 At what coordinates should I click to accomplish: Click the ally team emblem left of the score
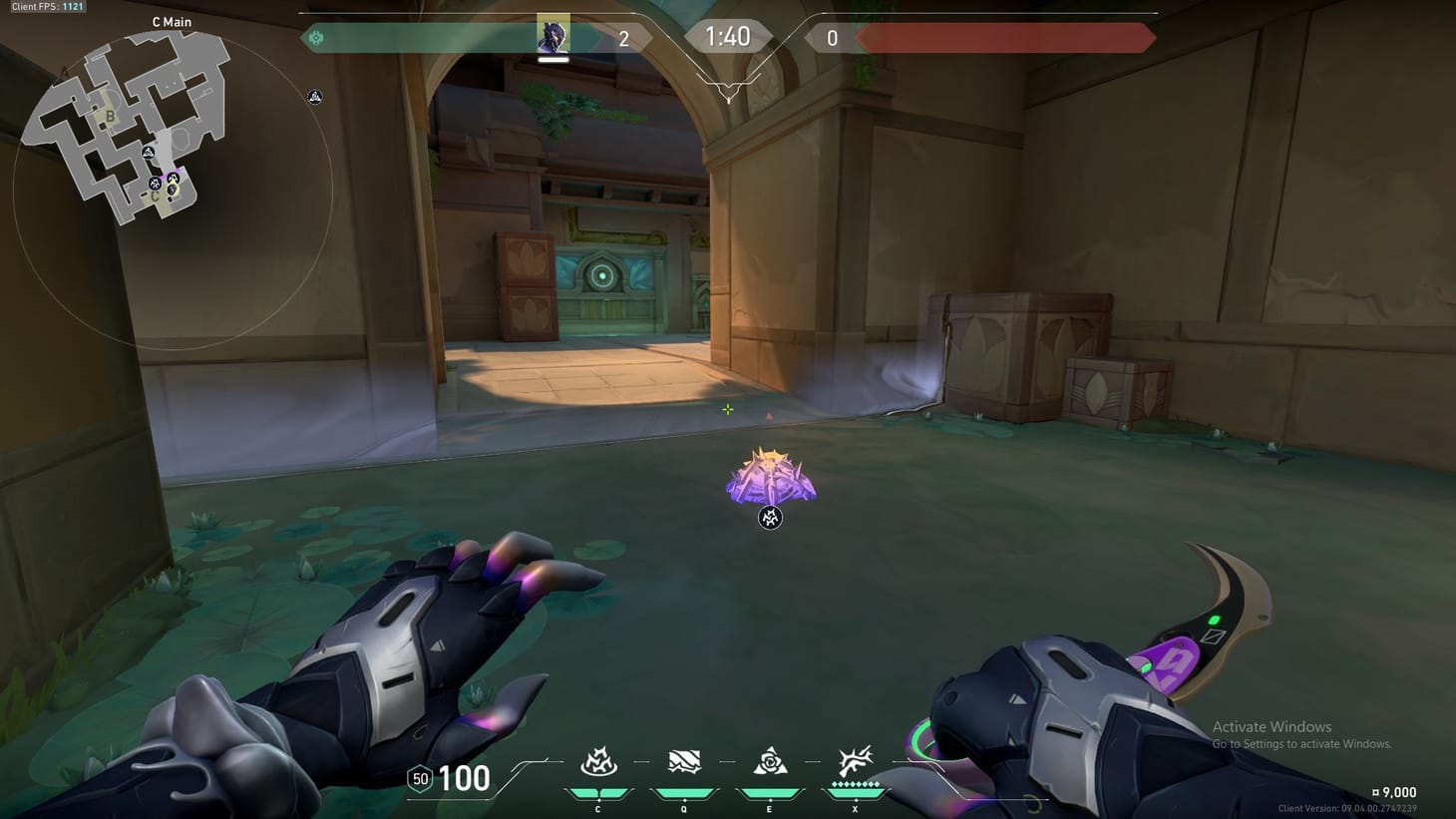pos(317,37)
